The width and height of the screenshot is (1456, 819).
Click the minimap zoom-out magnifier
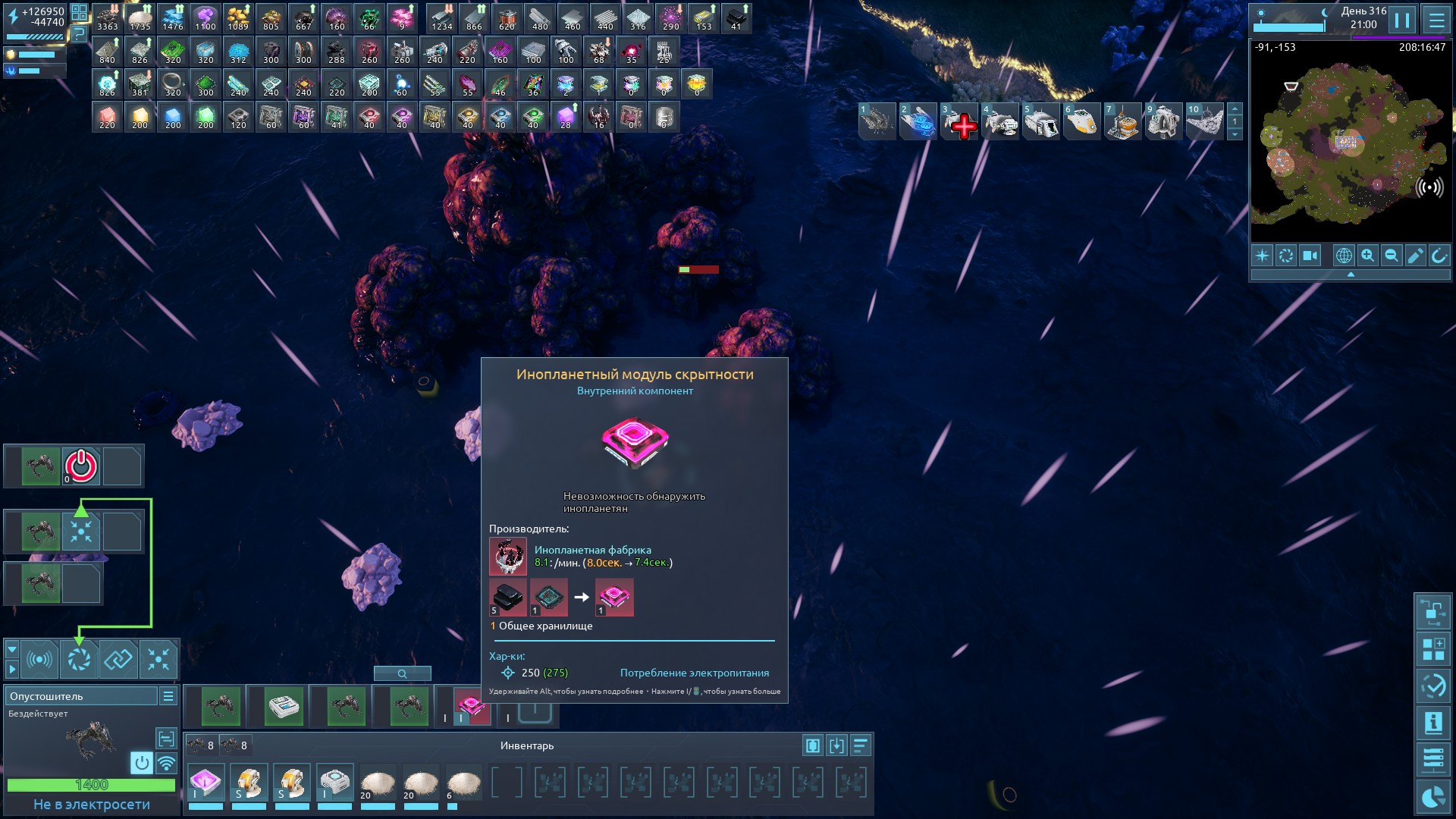[x=1392, y=256]
